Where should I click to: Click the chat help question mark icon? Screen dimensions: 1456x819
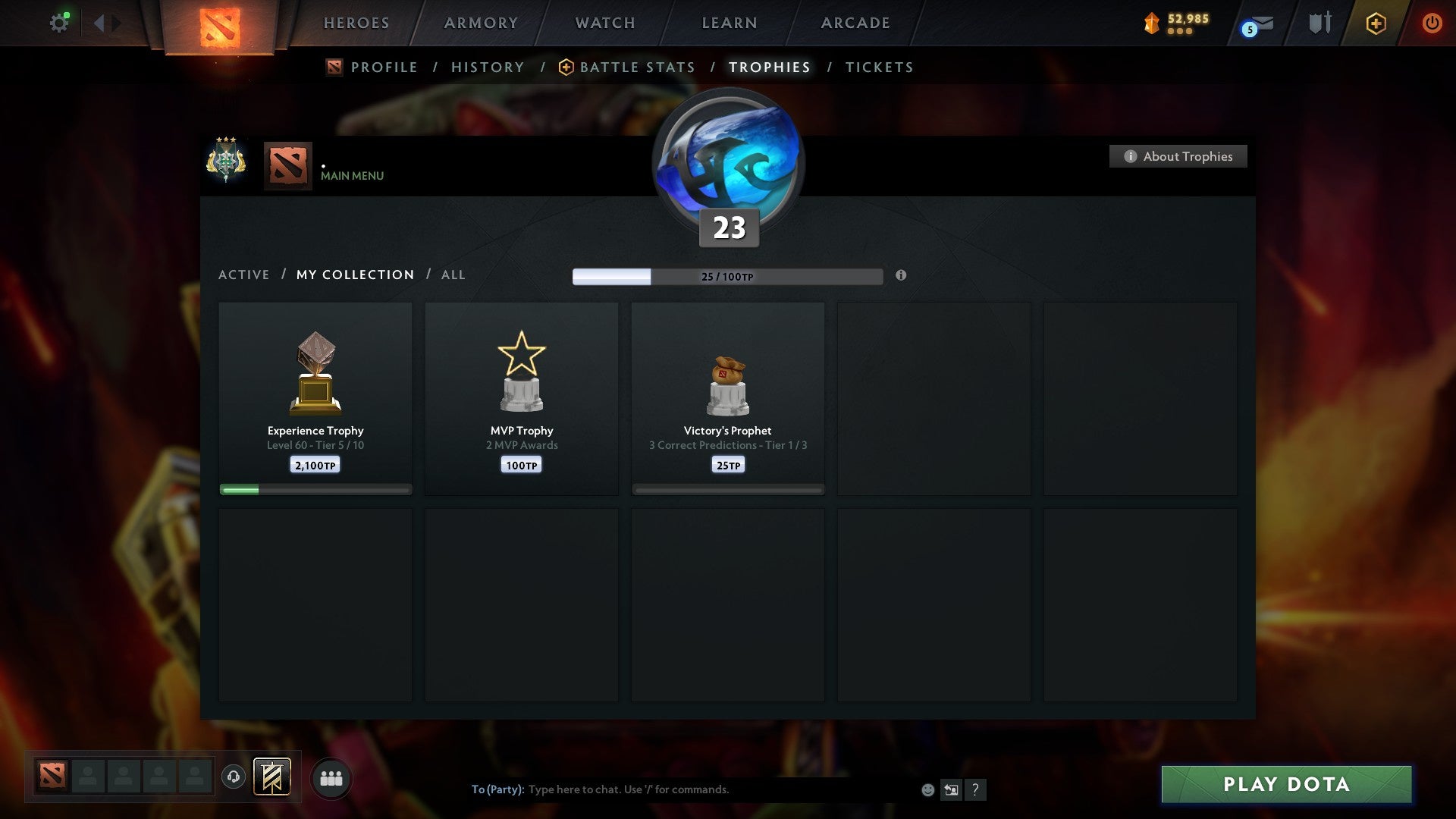pyautogui.click(x=976, y=789)
